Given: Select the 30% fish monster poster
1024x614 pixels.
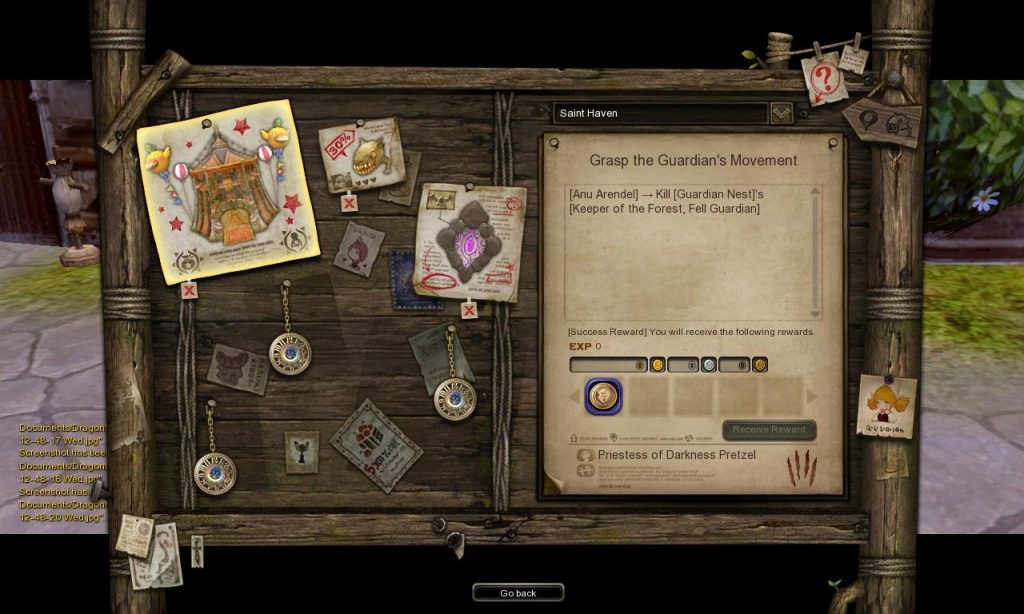Looking at the screenshot, I should [x=362, y=155].
